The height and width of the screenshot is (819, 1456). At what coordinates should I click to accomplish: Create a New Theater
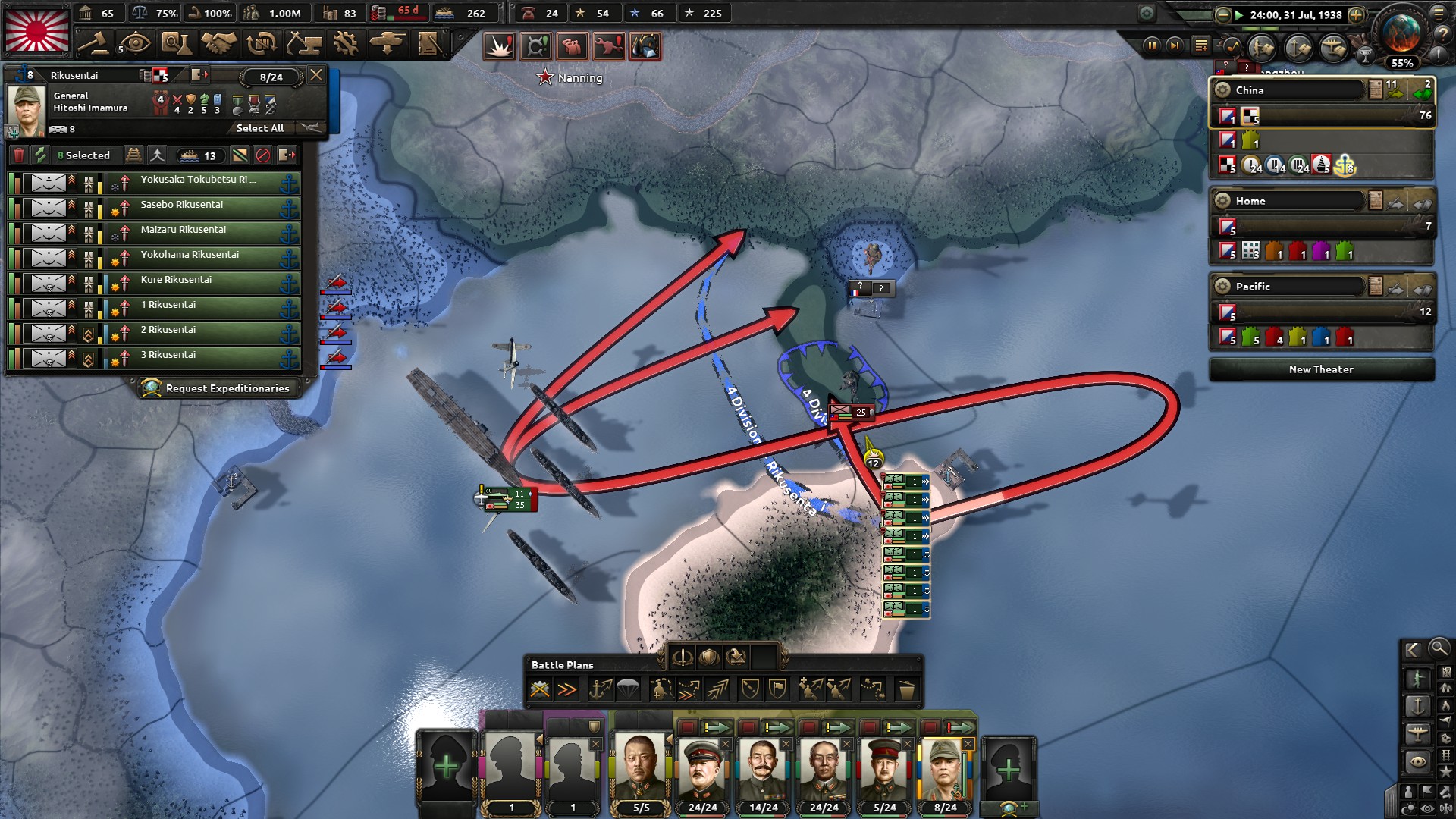[x=1321, y=369]
